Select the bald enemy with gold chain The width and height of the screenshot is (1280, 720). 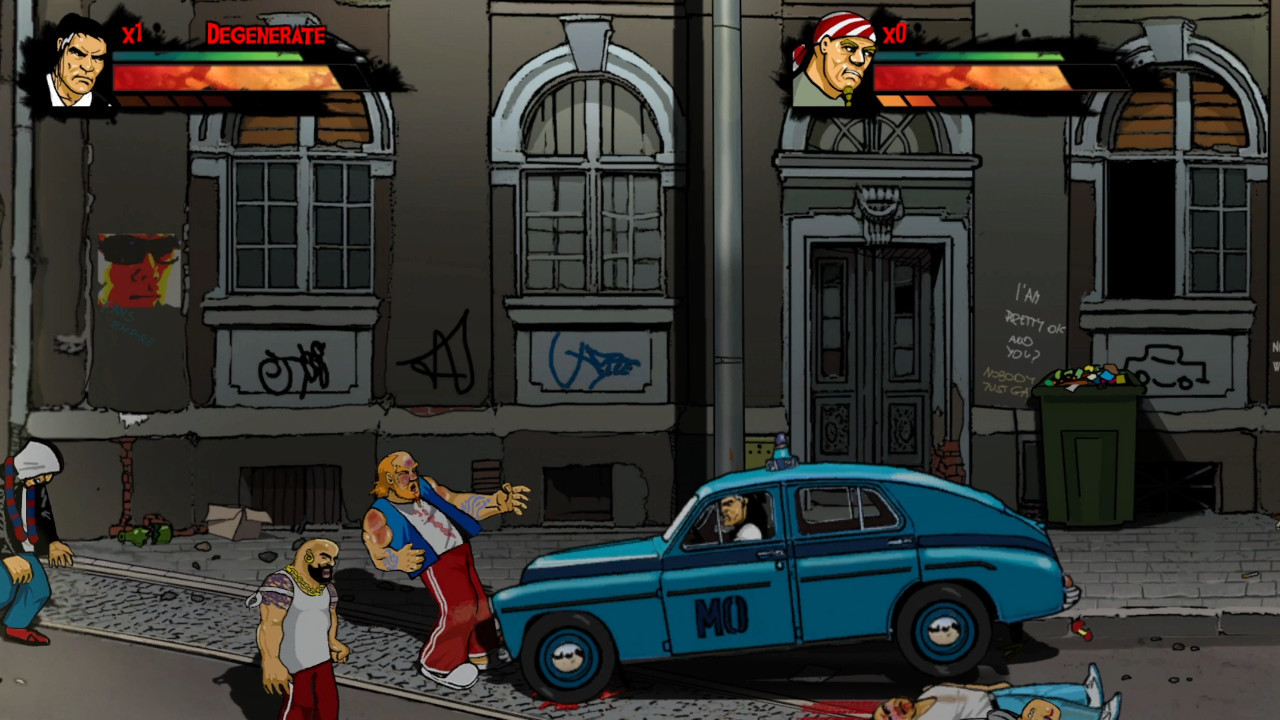click(305, 590)
